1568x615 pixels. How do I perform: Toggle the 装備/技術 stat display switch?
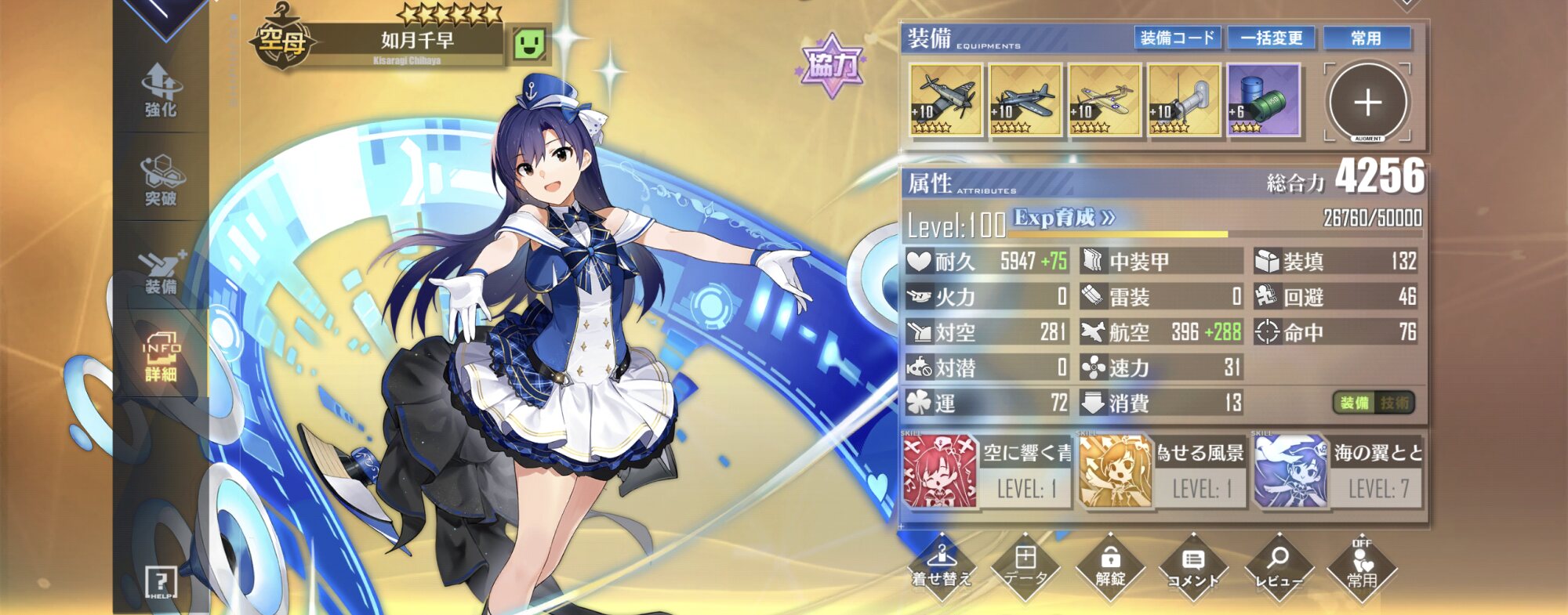(1374, 403)
